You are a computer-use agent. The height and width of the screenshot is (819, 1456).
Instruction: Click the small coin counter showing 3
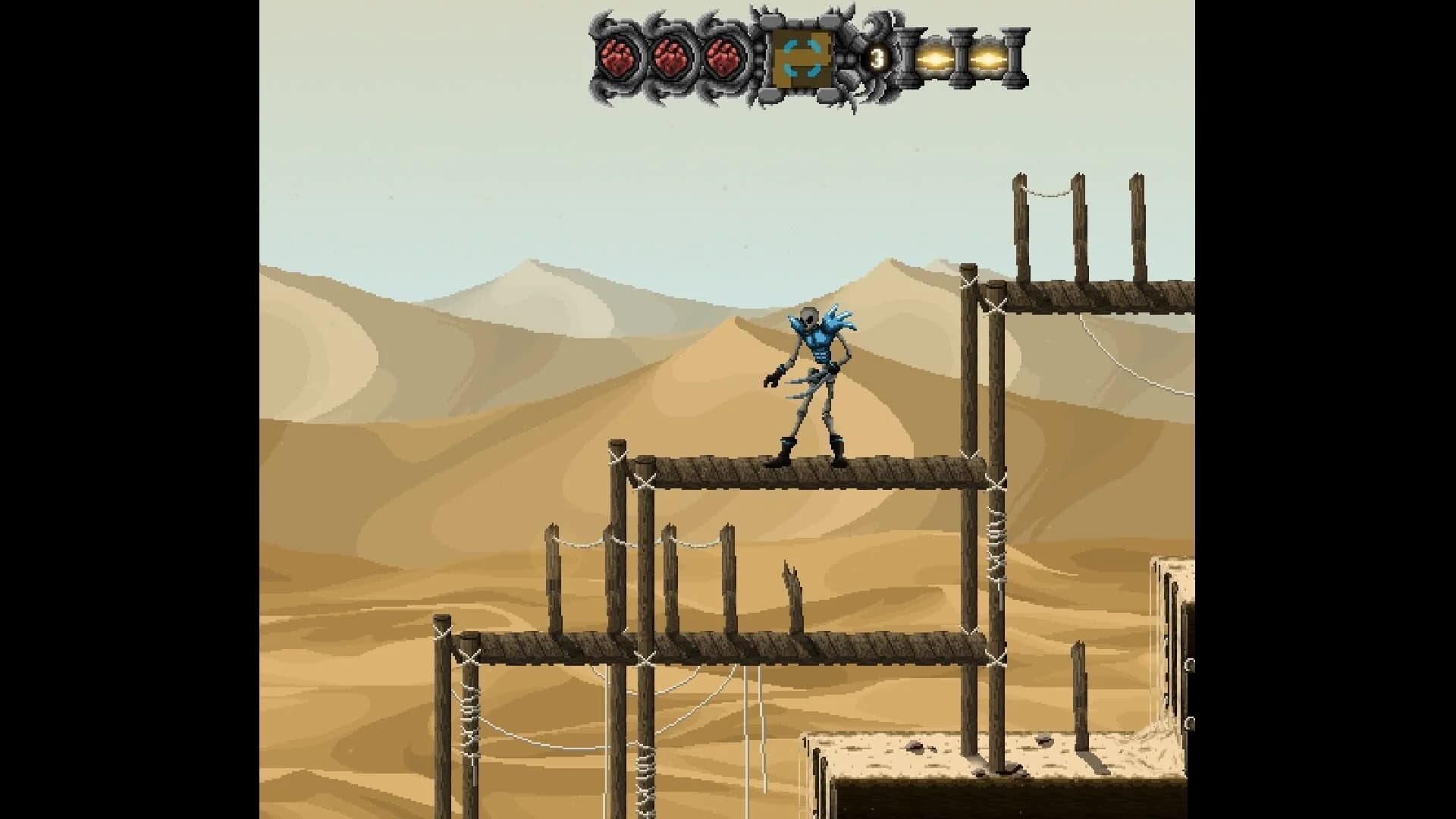[877, 57]
